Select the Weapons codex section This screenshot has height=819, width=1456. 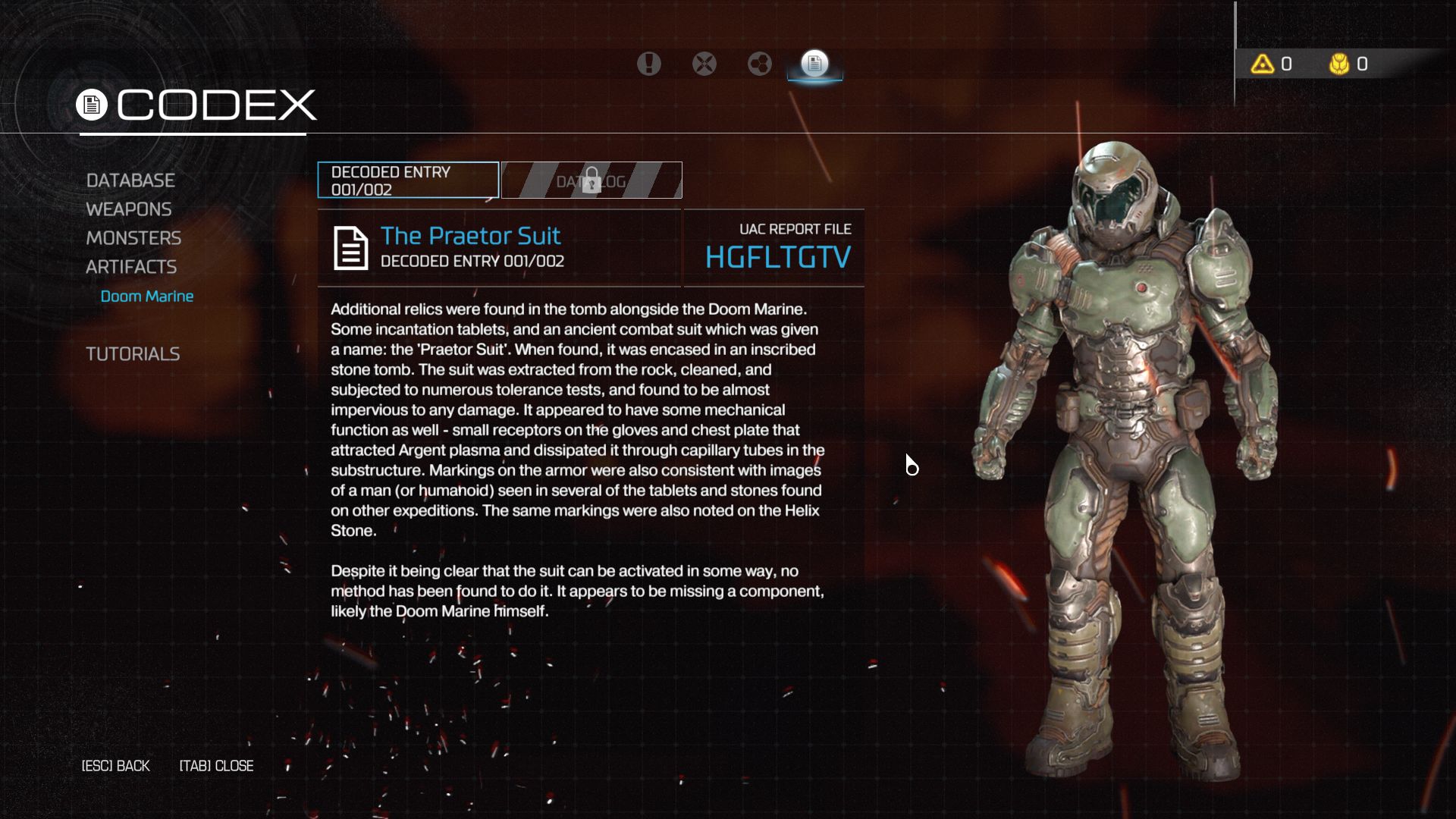(129, 209)
